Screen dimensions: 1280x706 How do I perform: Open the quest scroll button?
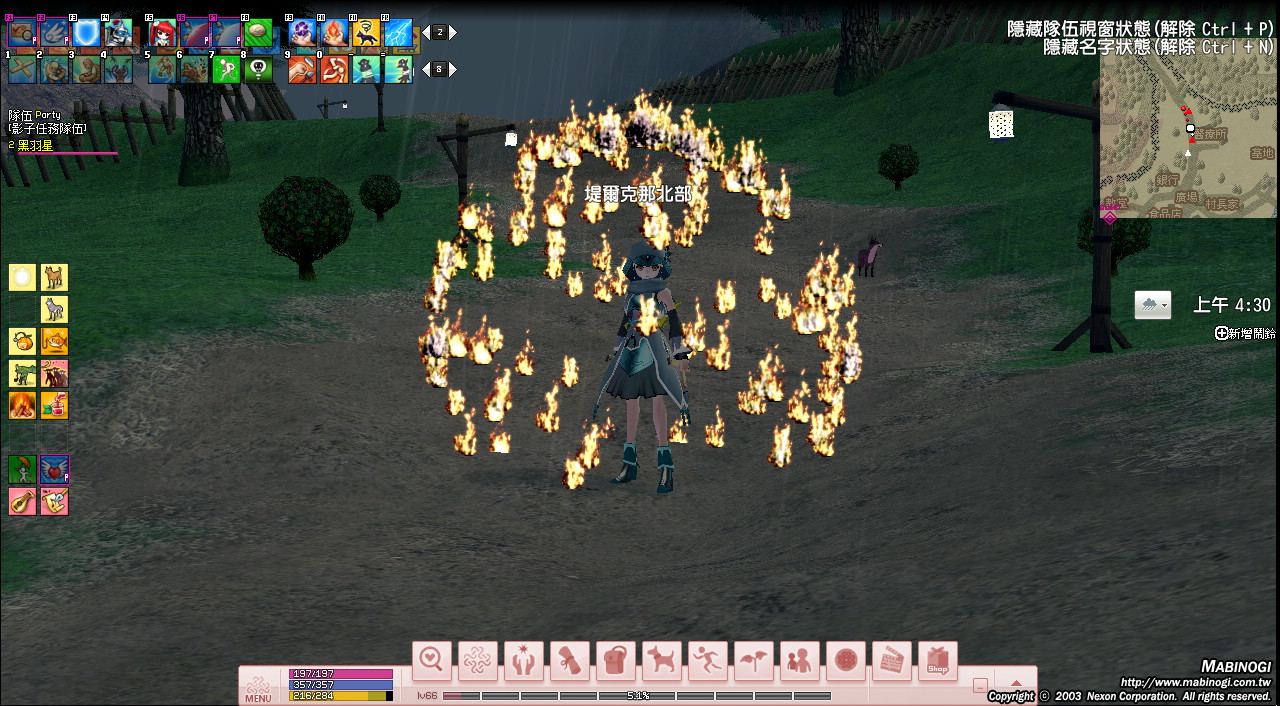570,660
